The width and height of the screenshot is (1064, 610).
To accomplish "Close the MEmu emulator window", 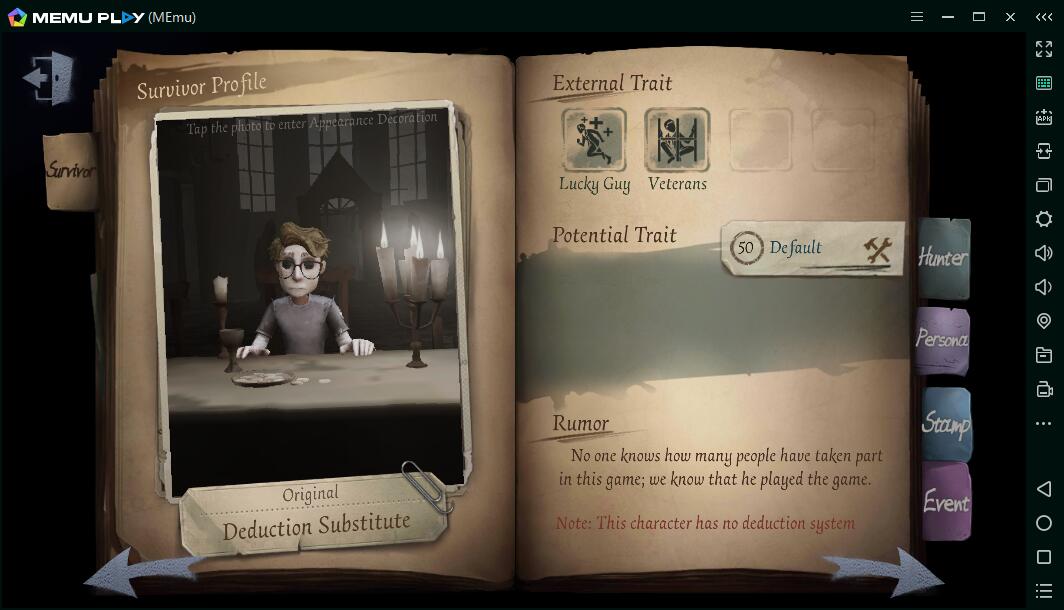I will click(x=1011, y=16).
